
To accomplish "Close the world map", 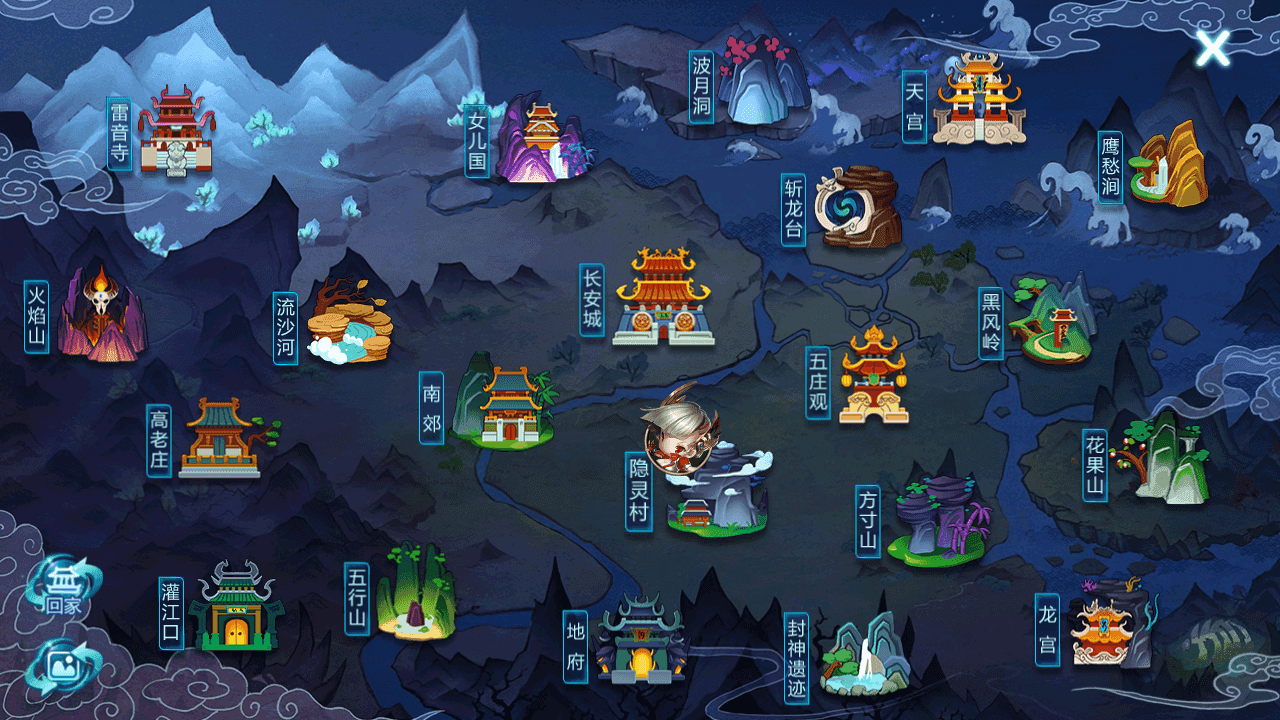I will pos(1213,48).
